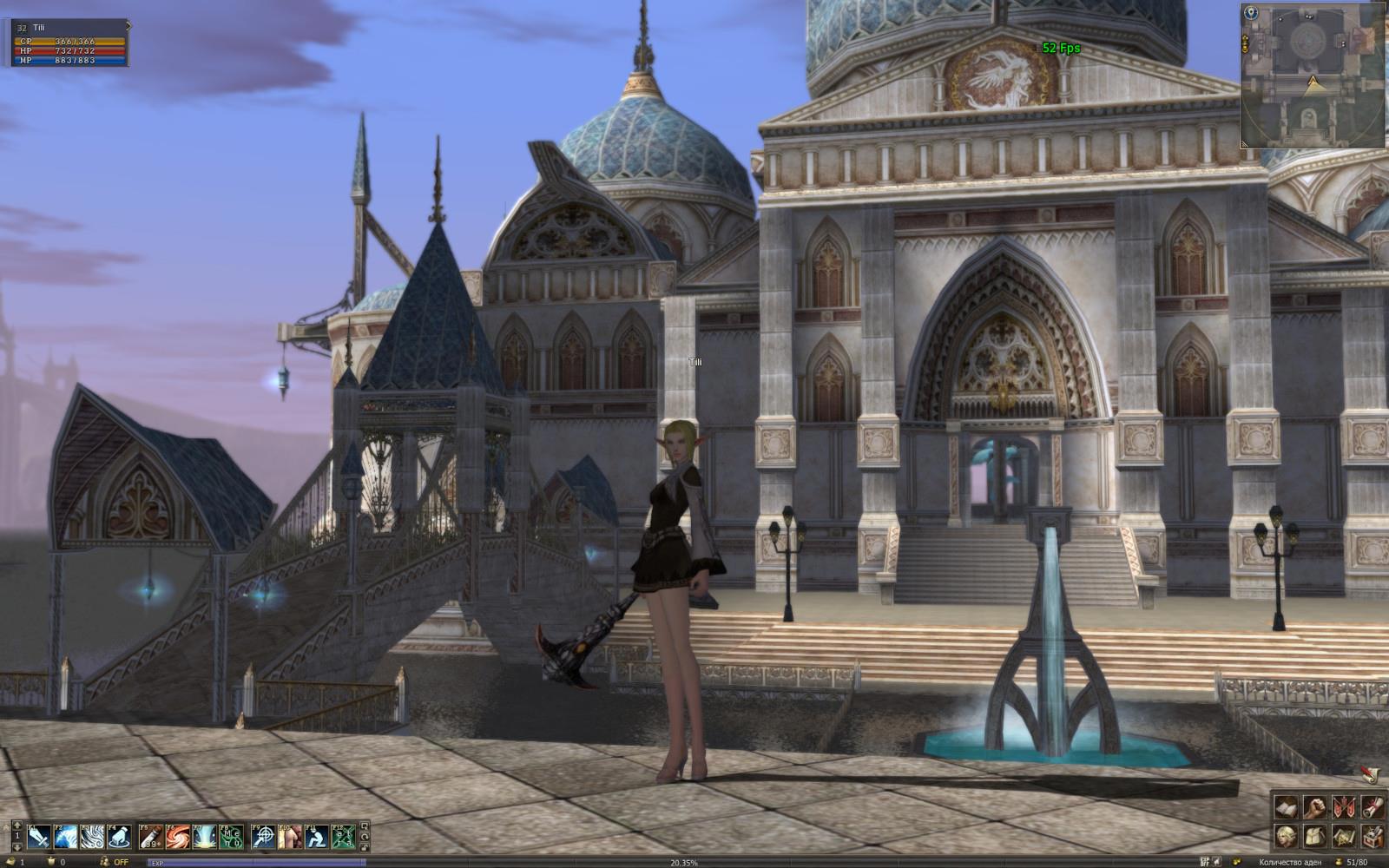This screenshot has width=1389, height=868.
Task: Activate the sit/stand action in F11
Action: point(317,837)
